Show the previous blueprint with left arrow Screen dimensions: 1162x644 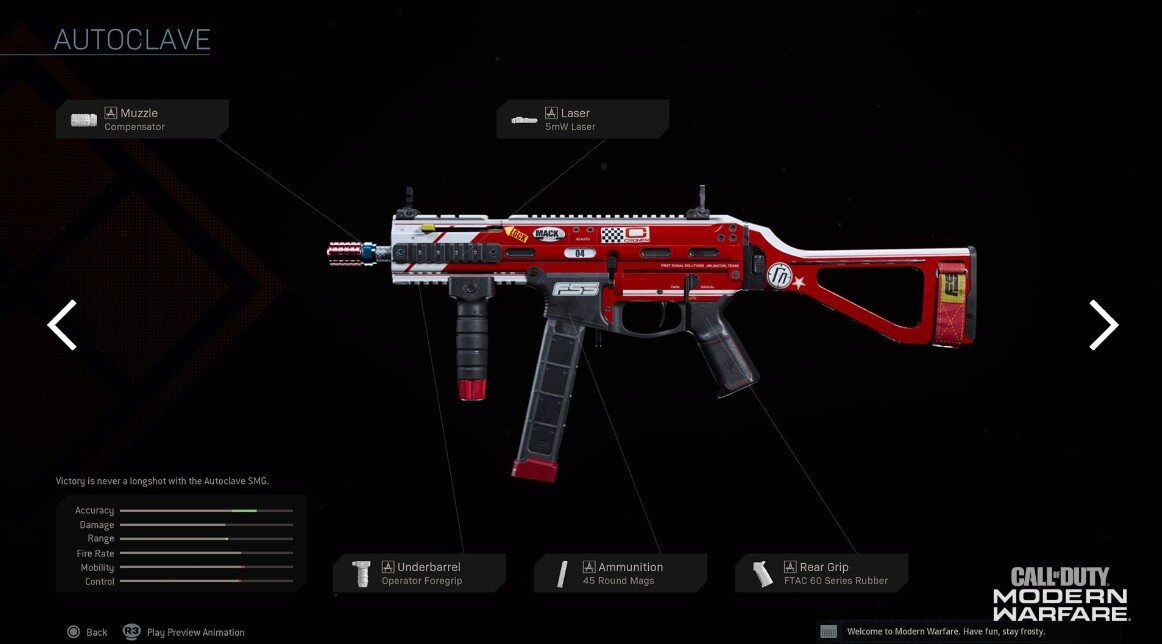62,325
